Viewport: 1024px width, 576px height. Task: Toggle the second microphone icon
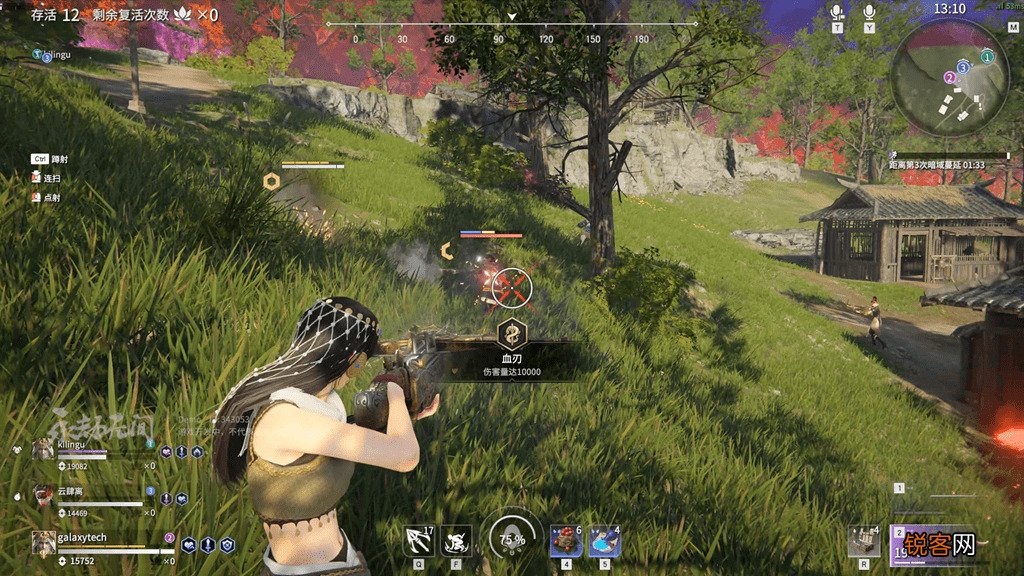click(x=869, y=12)
